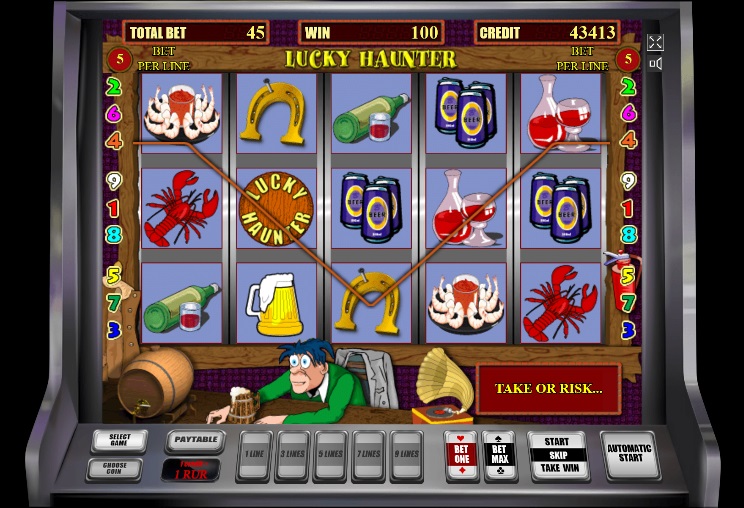Show the Paytable

click(192, 440)
